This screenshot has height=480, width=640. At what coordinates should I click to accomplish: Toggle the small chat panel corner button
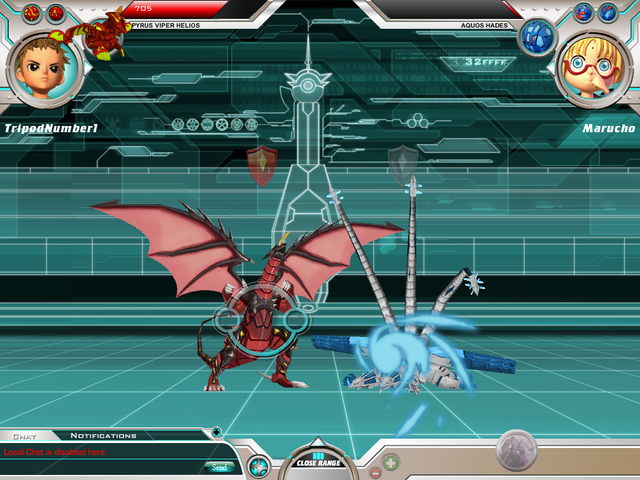point(217,432)
